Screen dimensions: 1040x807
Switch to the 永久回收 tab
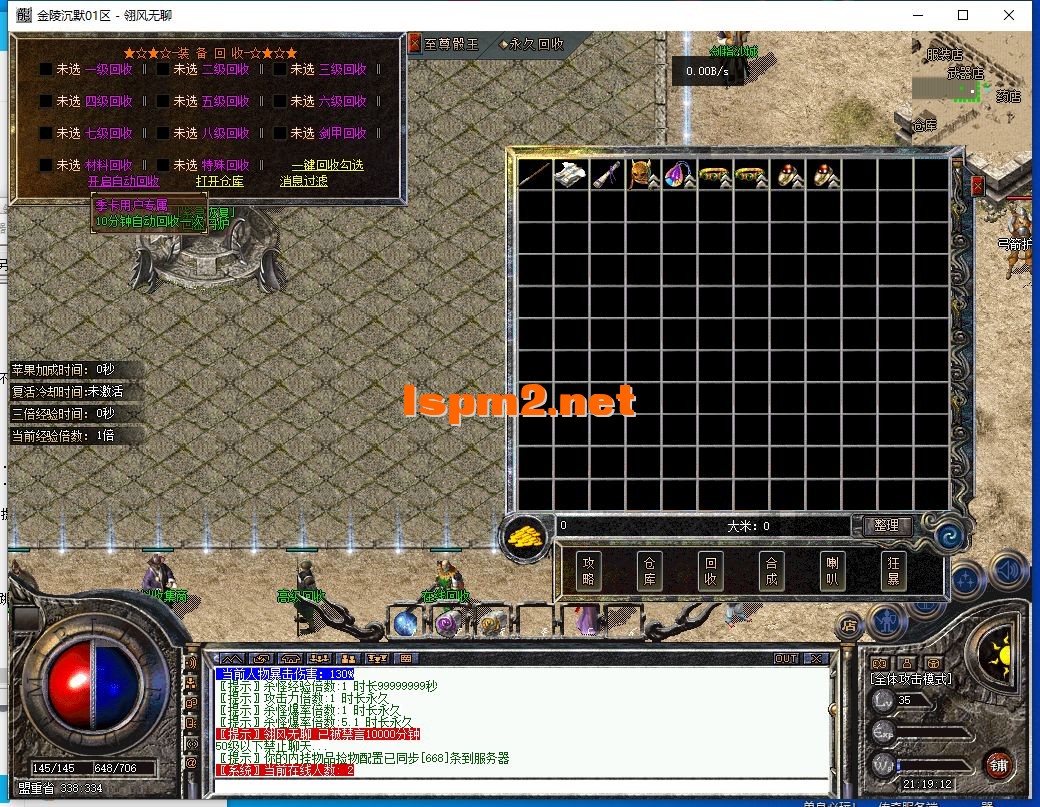click(533, 44)
